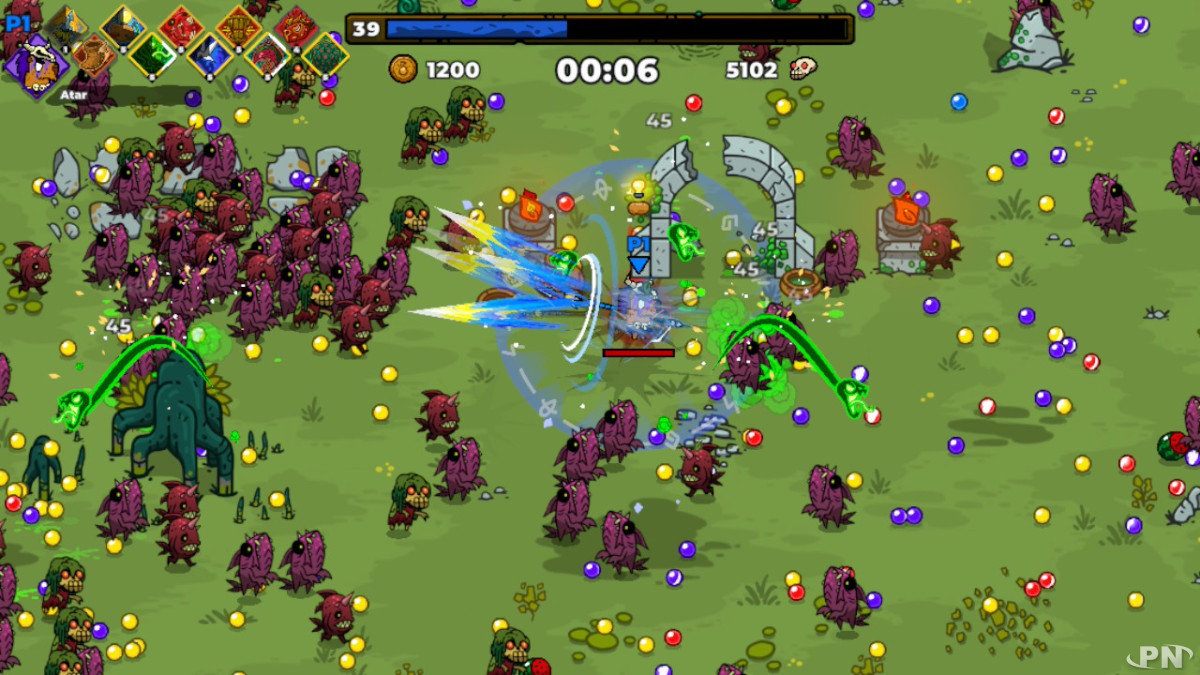Choose the orange leather boot item icon
1200x675 pixels.
[94, 55]
